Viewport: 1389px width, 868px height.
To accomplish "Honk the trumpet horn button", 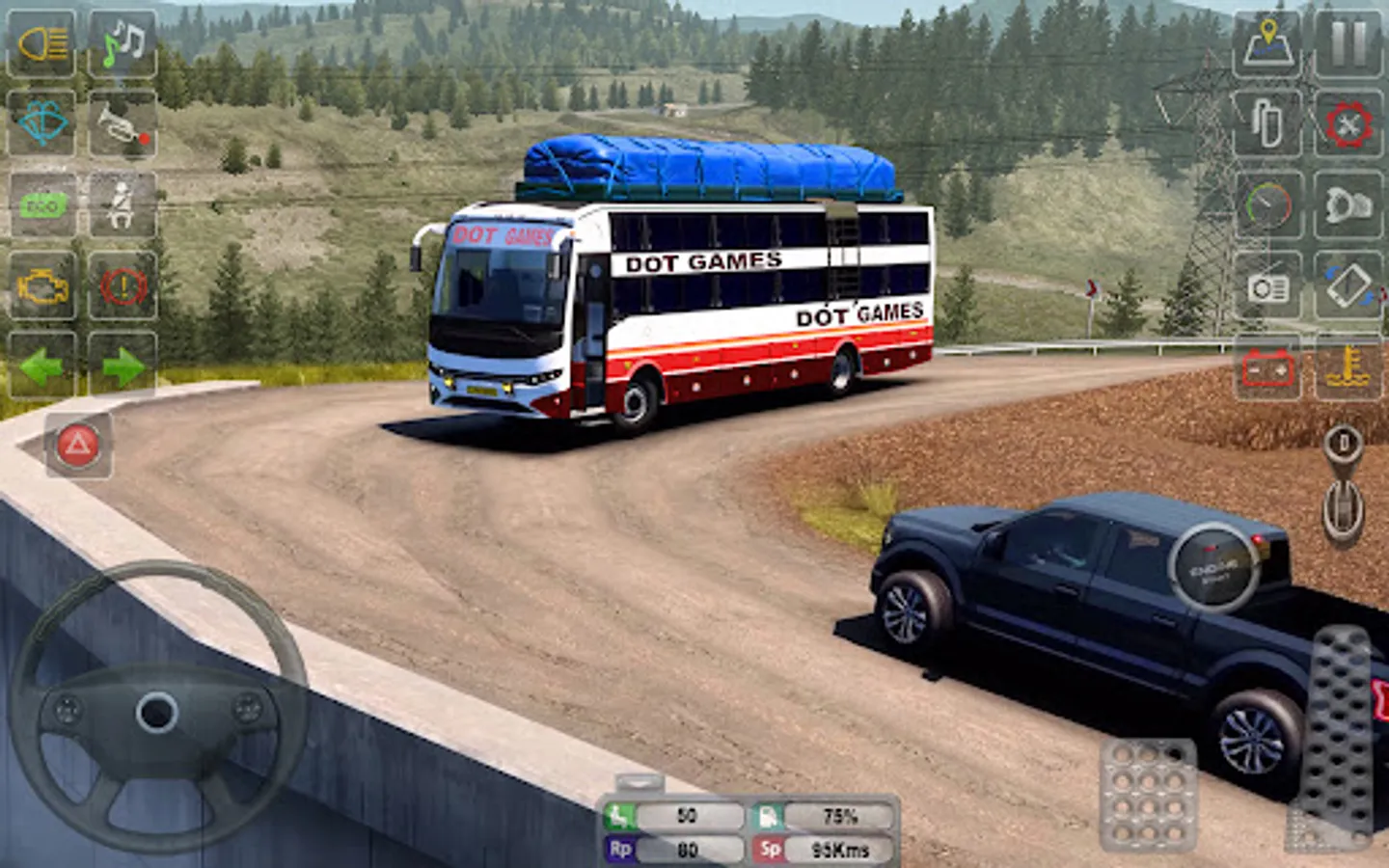I will coord(123,123).
